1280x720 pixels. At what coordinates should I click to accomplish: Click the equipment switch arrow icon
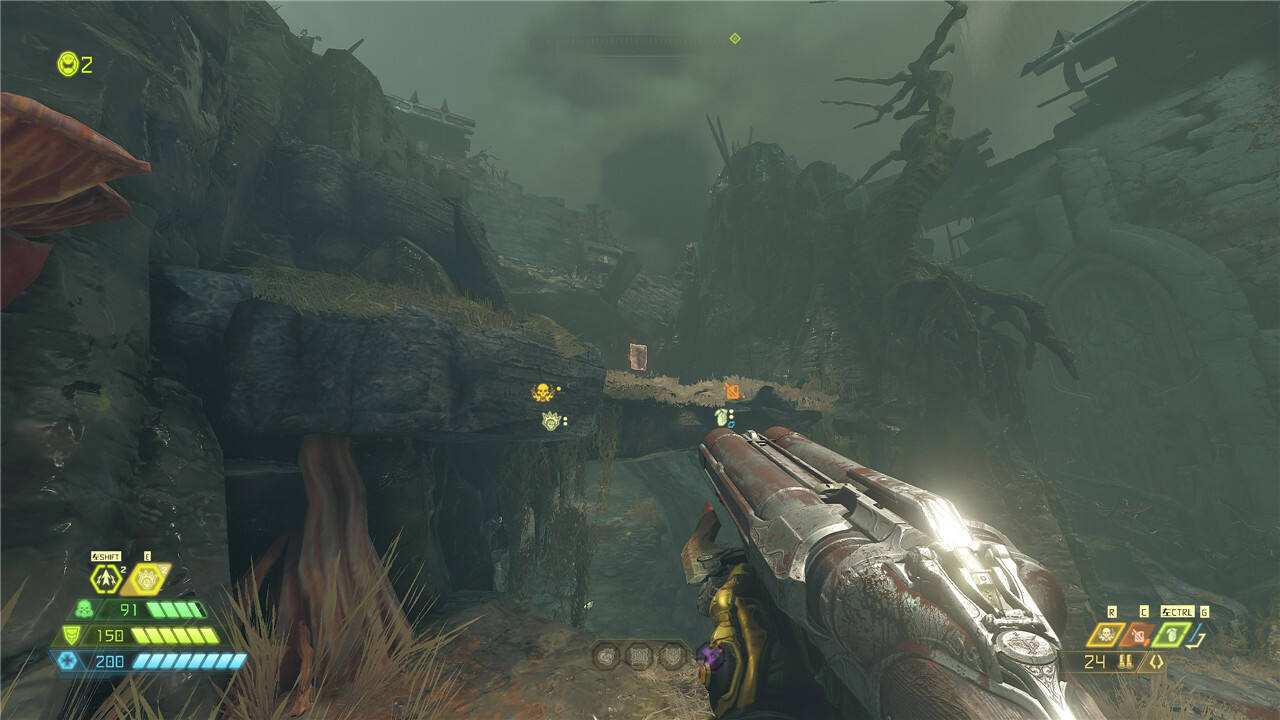1199,635
